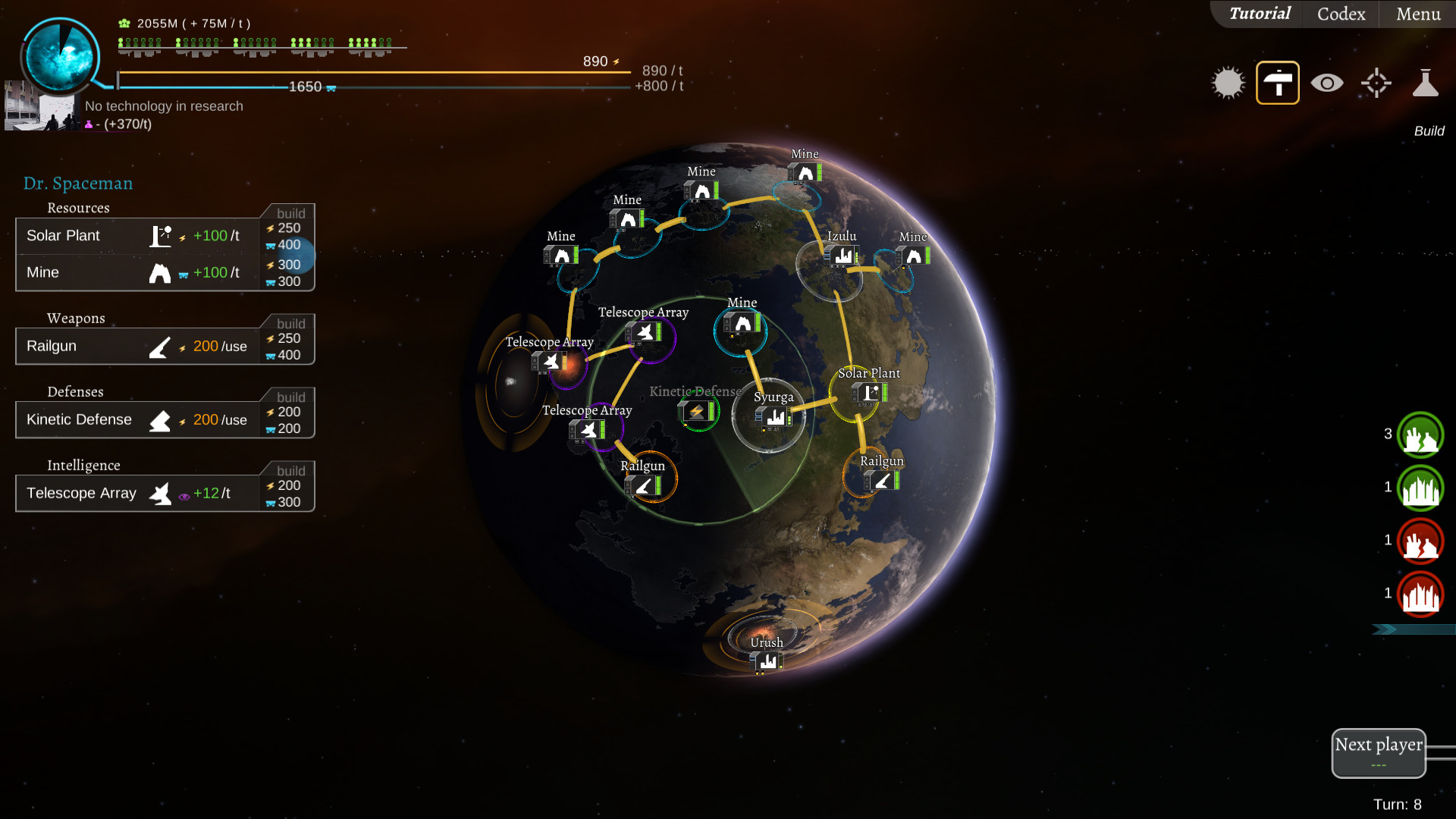
Task: Switch to the Tutorial tab
Action: point(1259,14)
